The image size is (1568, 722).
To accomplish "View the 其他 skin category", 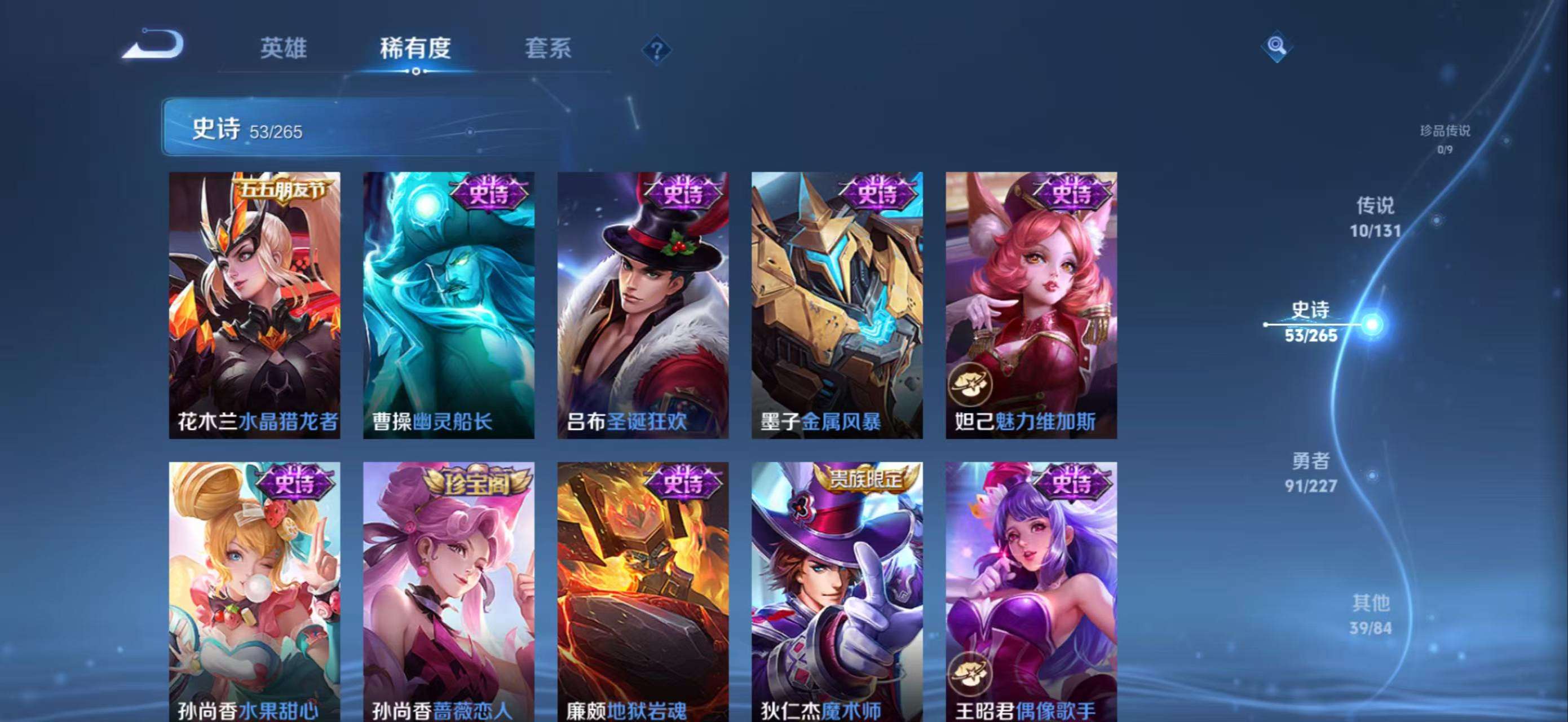I will [1371, 614].
